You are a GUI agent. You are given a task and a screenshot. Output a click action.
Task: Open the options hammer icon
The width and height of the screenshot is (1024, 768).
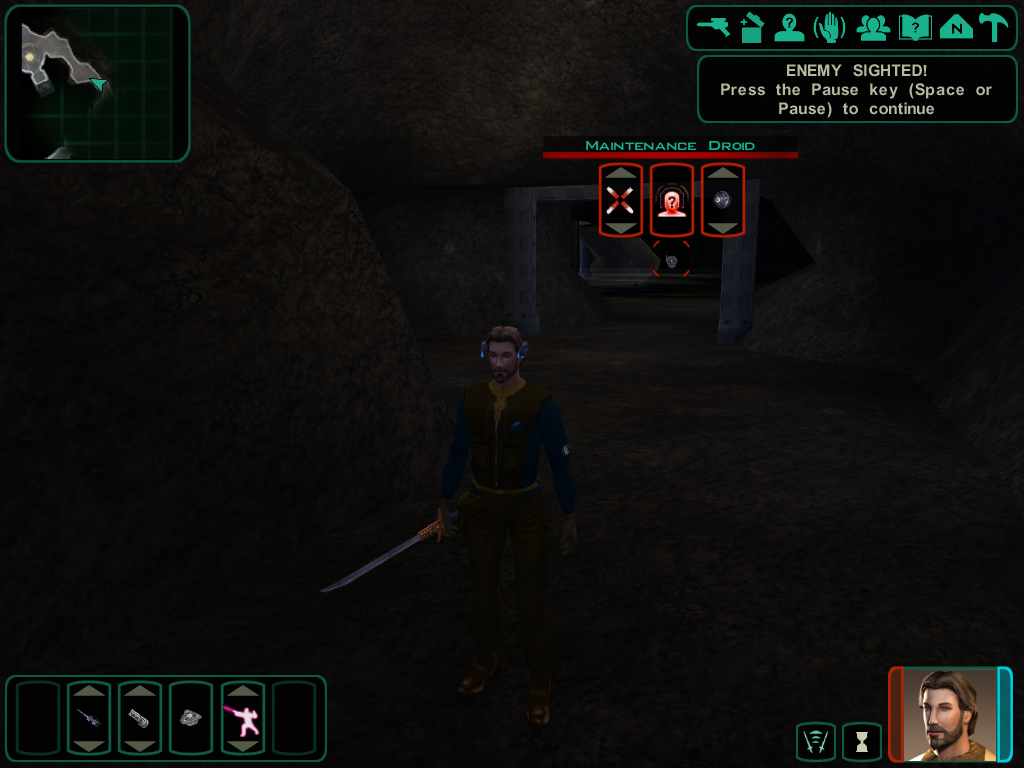point(993,27)
